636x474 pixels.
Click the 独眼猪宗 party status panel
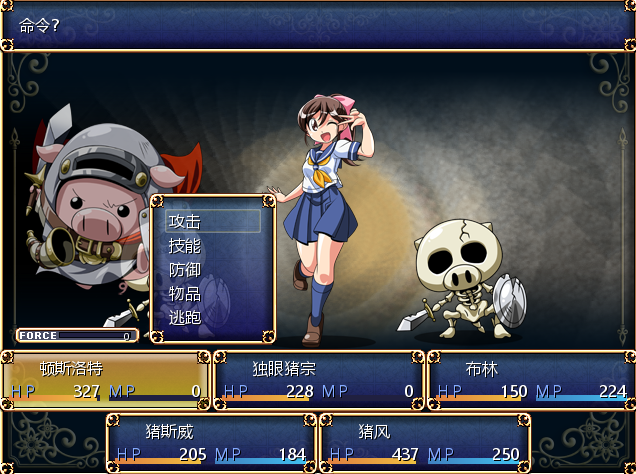point(318,380)
